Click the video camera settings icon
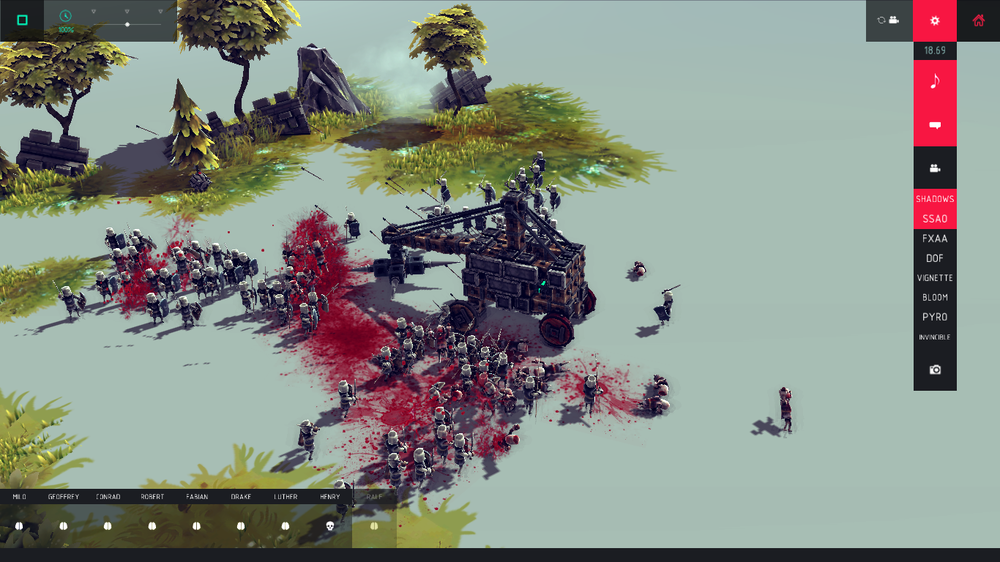This screenshot has width=1000, height=562. (x=935, y=168)
